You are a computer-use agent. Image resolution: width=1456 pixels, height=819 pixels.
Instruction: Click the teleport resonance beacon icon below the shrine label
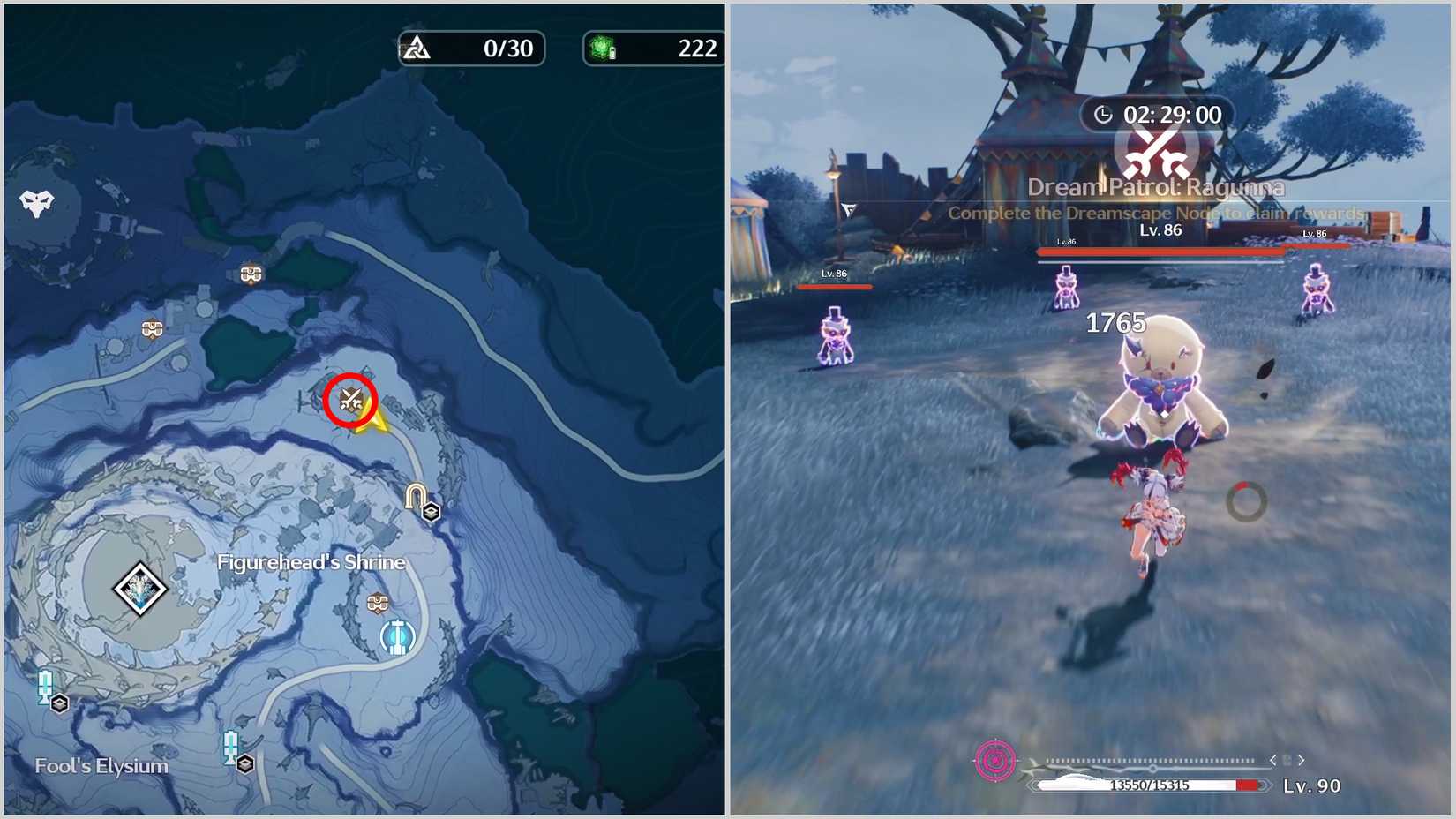click(396, 633)
